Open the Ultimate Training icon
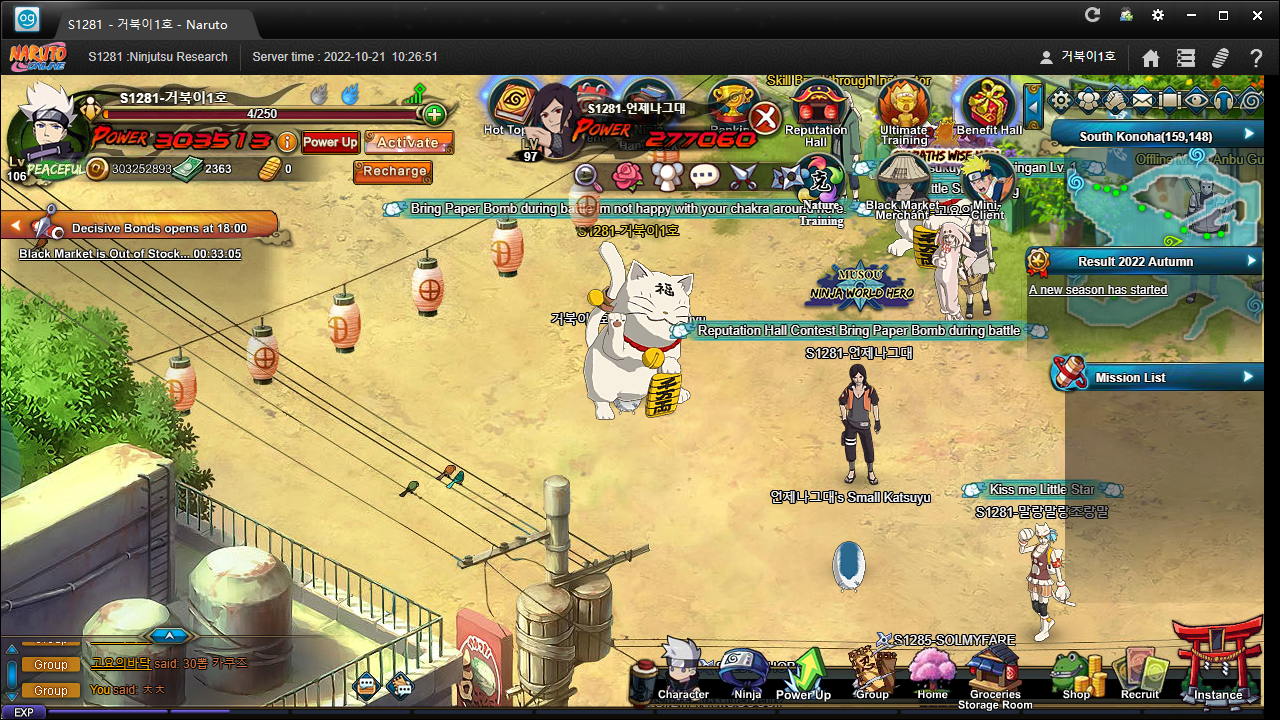The image size is (1280, 720). point(903,108)
